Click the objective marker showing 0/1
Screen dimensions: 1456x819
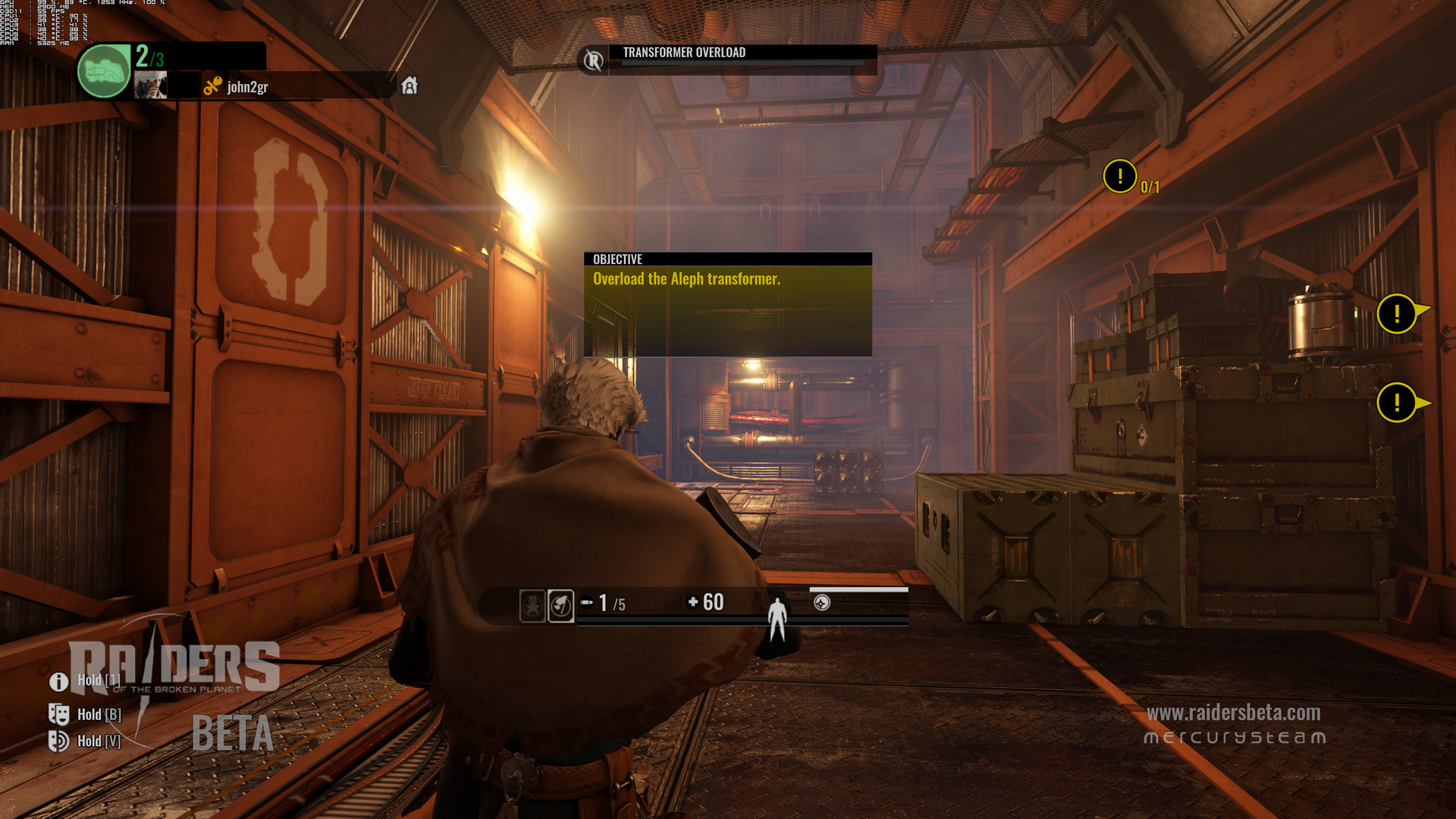(x=1120, y=177)
